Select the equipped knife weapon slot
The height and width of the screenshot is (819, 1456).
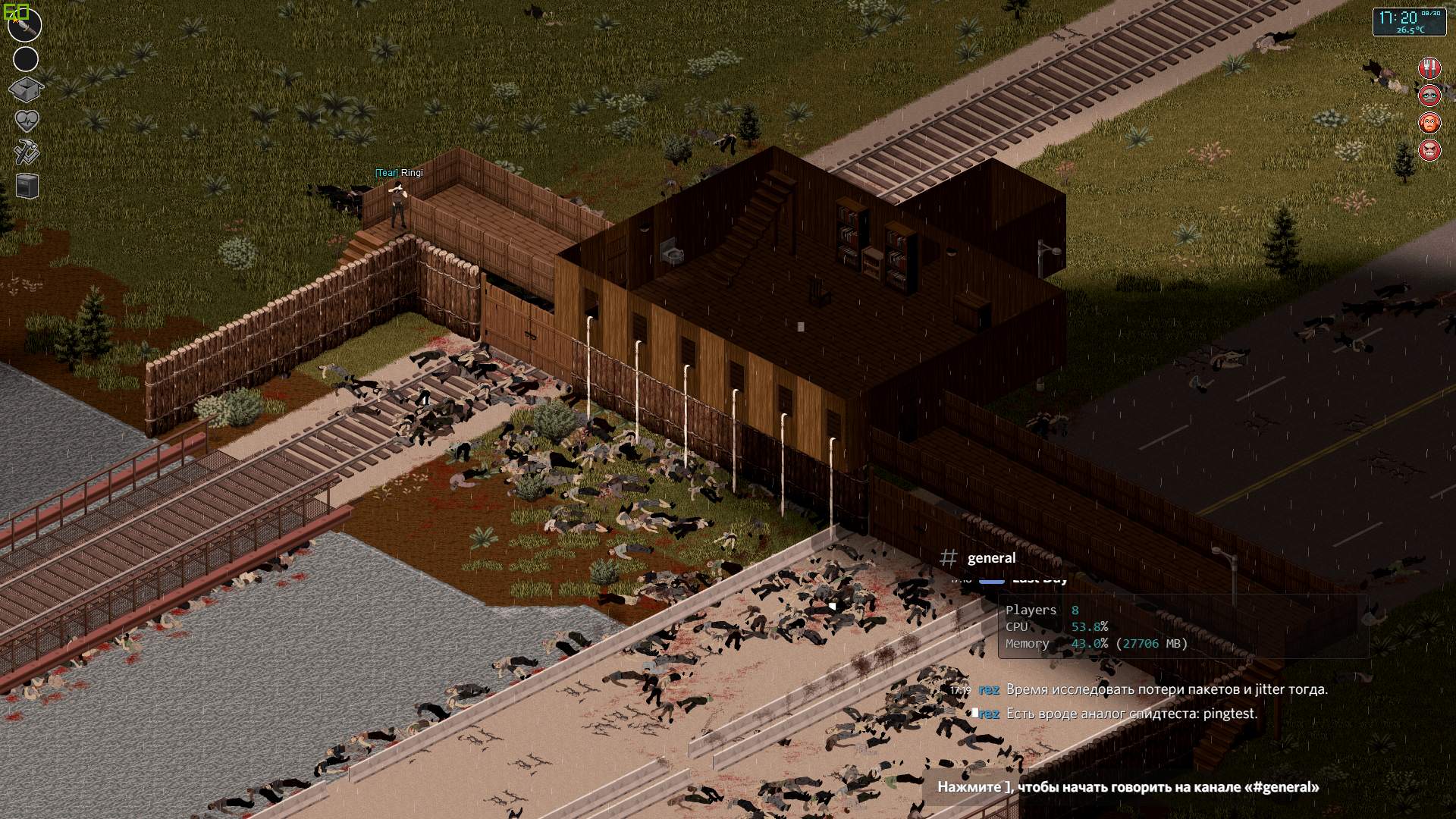pos(26,25)
